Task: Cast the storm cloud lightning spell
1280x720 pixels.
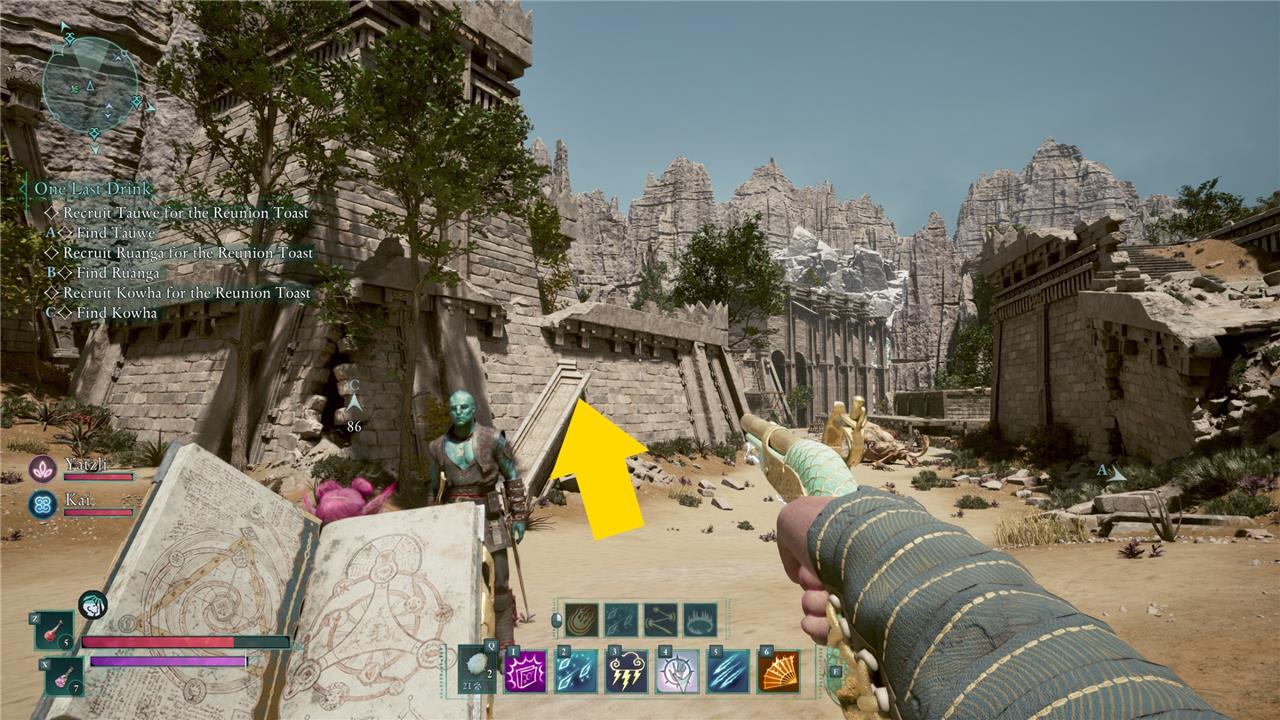Action: point(627,671)
